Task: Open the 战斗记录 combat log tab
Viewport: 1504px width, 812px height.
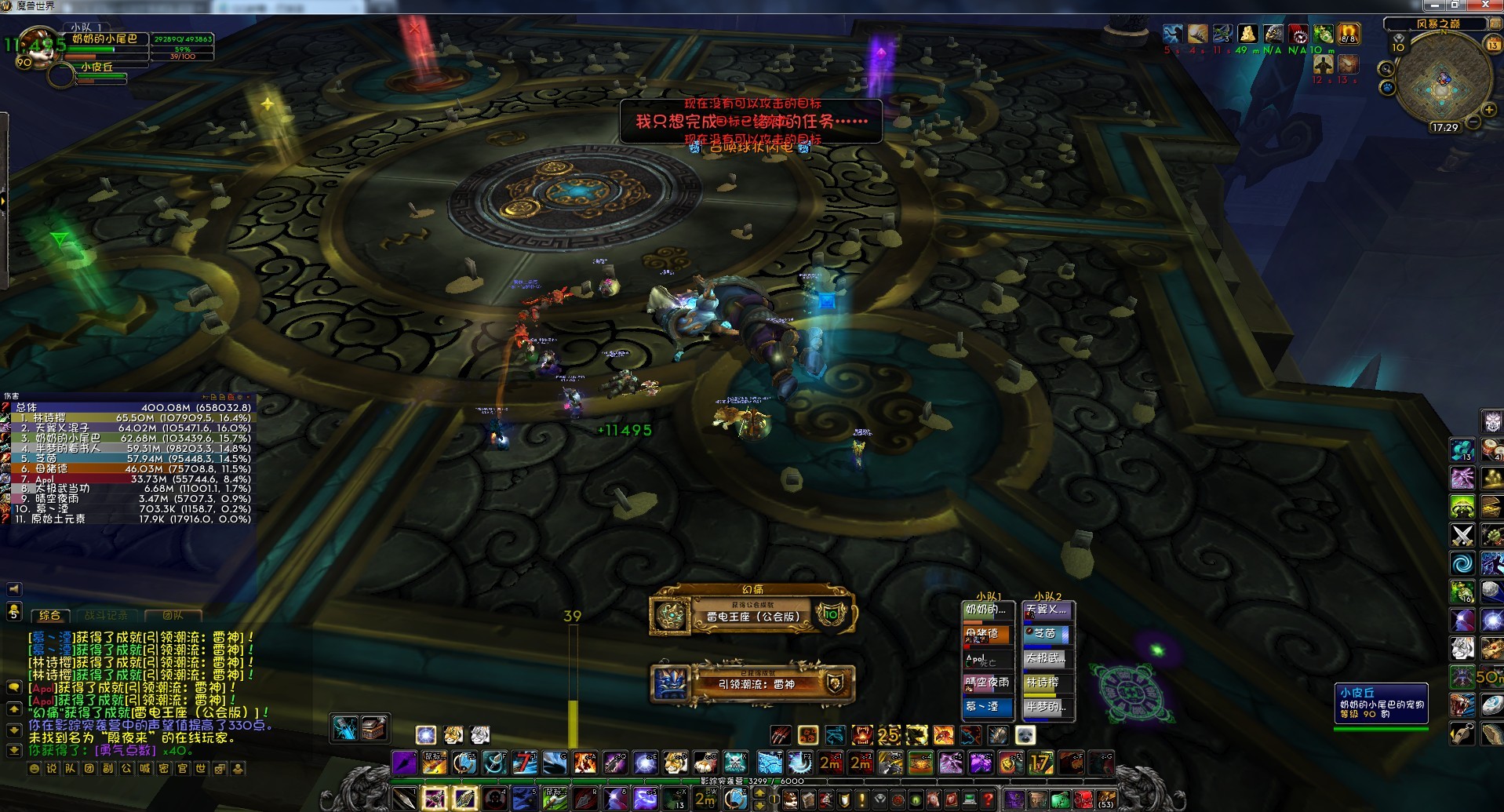Action: (111, 616)
